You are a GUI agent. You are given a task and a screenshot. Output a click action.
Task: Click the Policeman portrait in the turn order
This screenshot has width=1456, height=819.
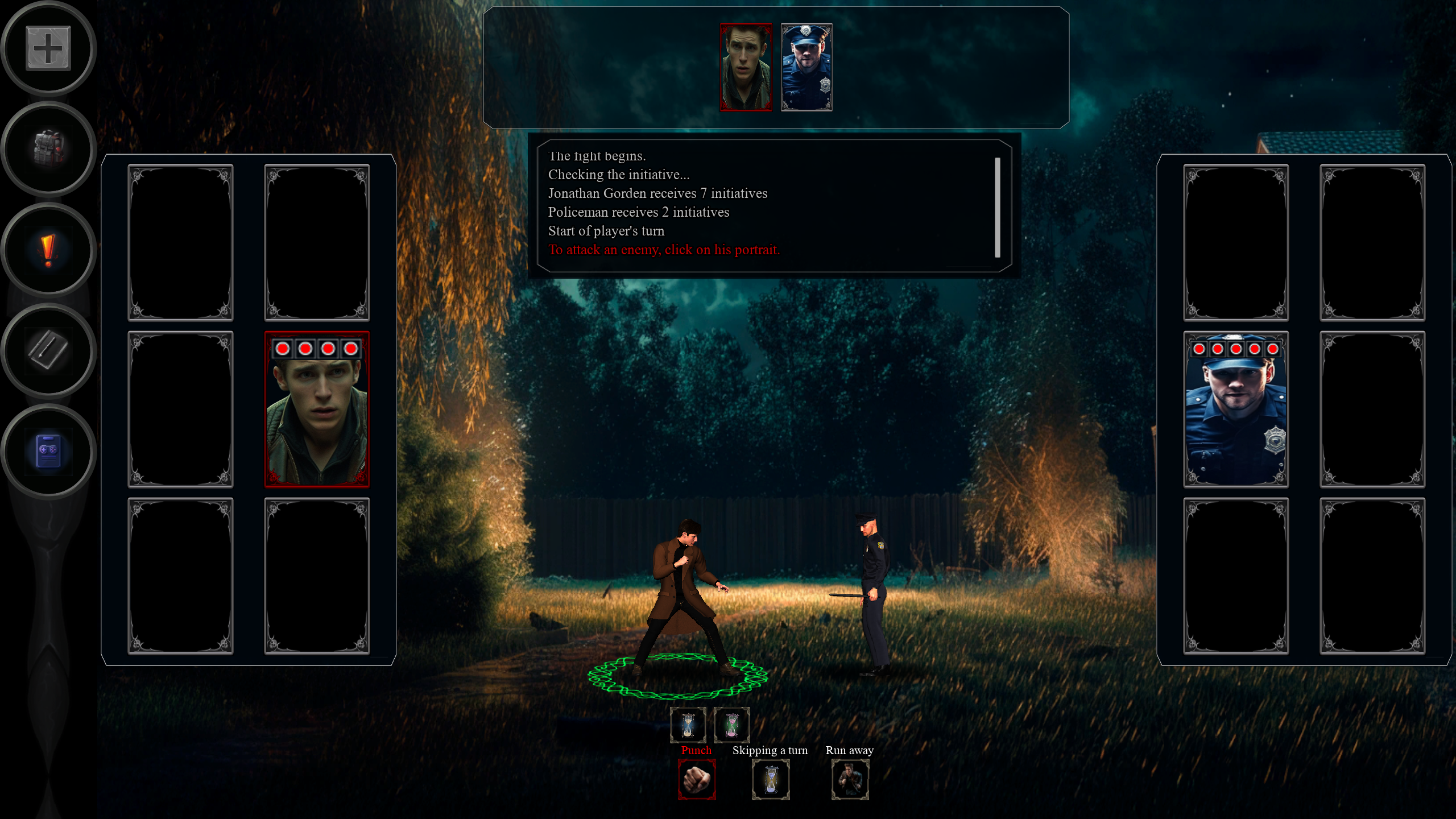pyautogui.click(x=806, y=67)
